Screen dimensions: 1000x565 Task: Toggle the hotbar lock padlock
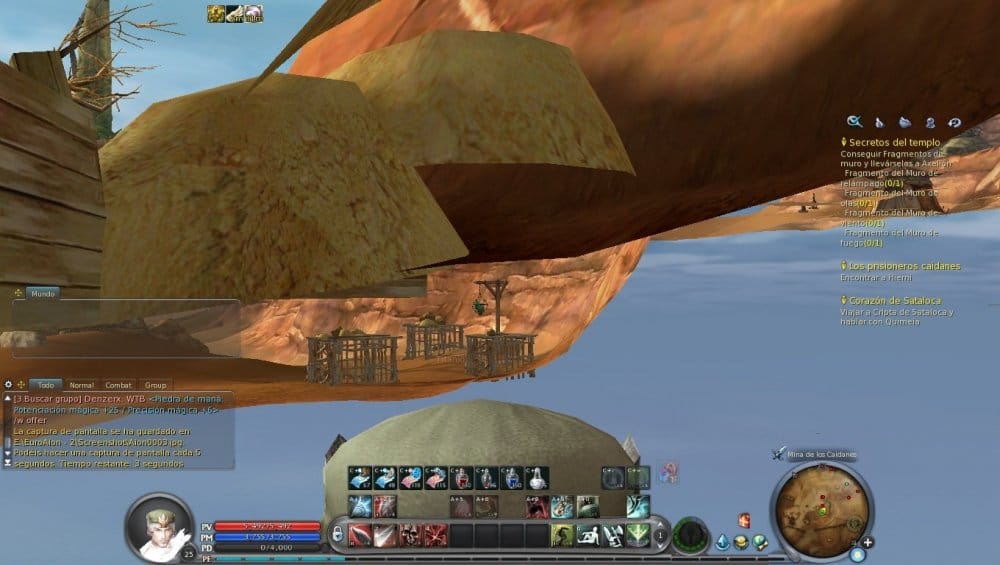[337, 535]
